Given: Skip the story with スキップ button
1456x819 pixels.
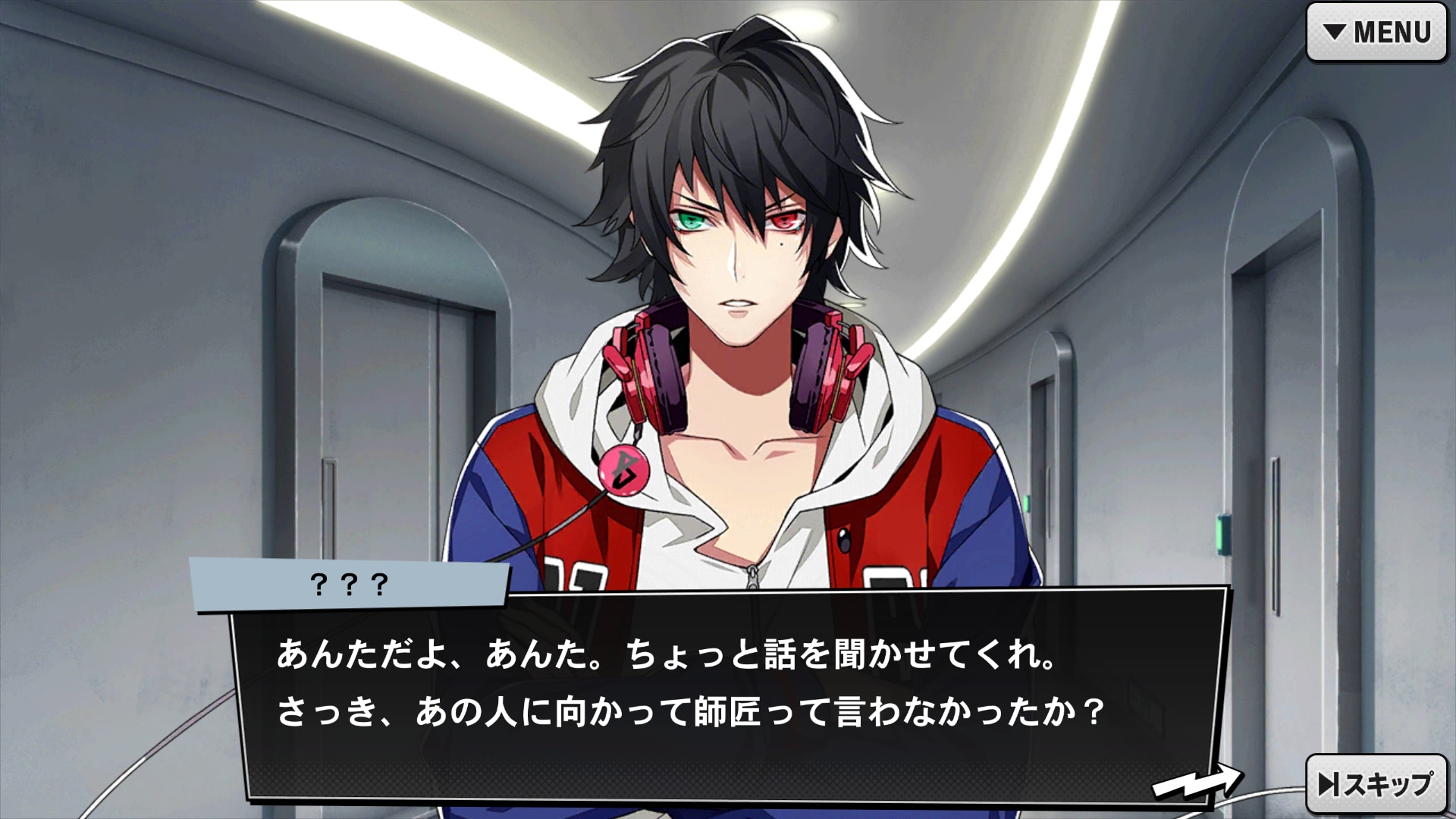Looking at the screenshot, I should click(1376, 784).
